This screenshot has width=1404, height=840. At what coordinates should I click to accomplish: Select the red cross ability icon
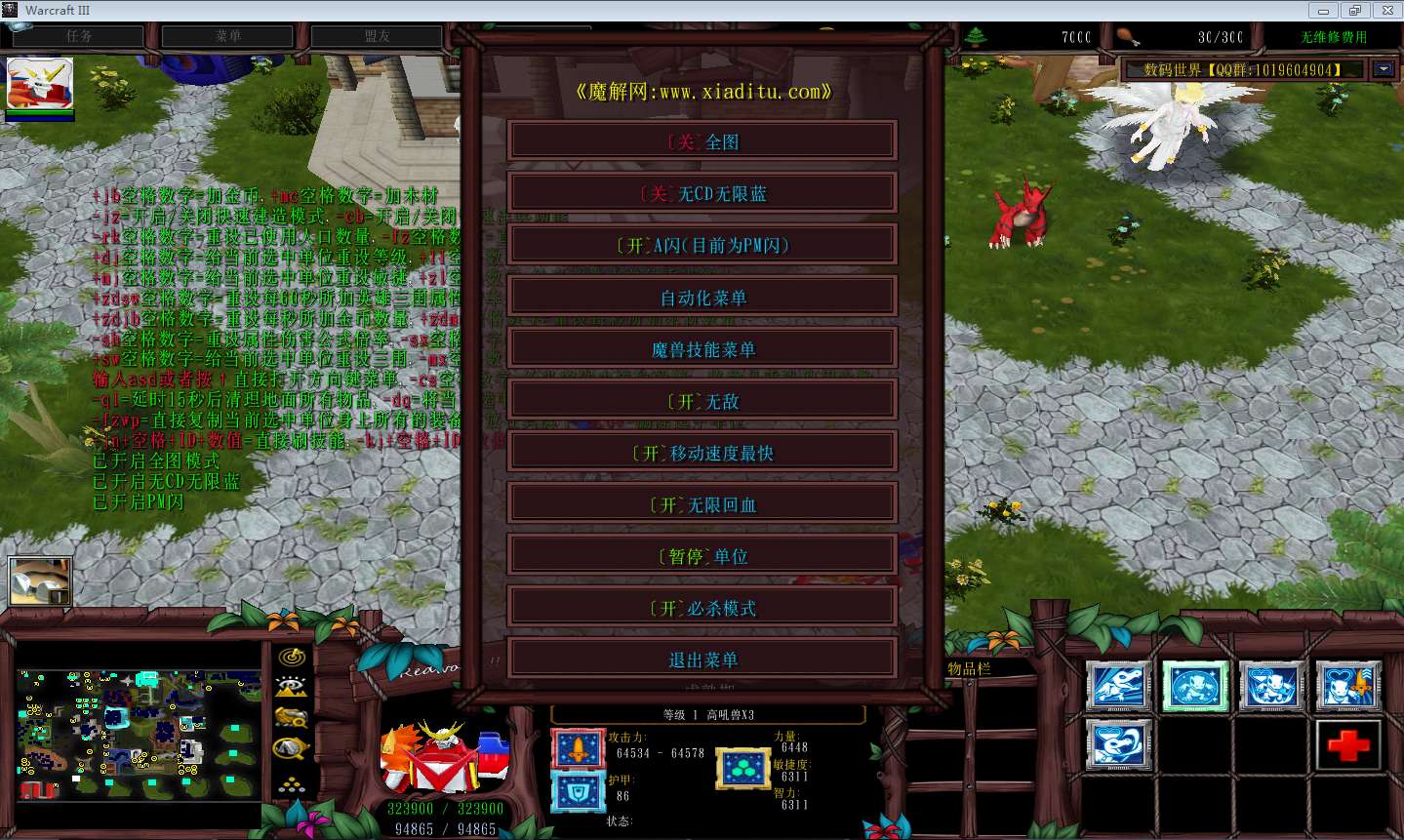[x=1347, y=743]
